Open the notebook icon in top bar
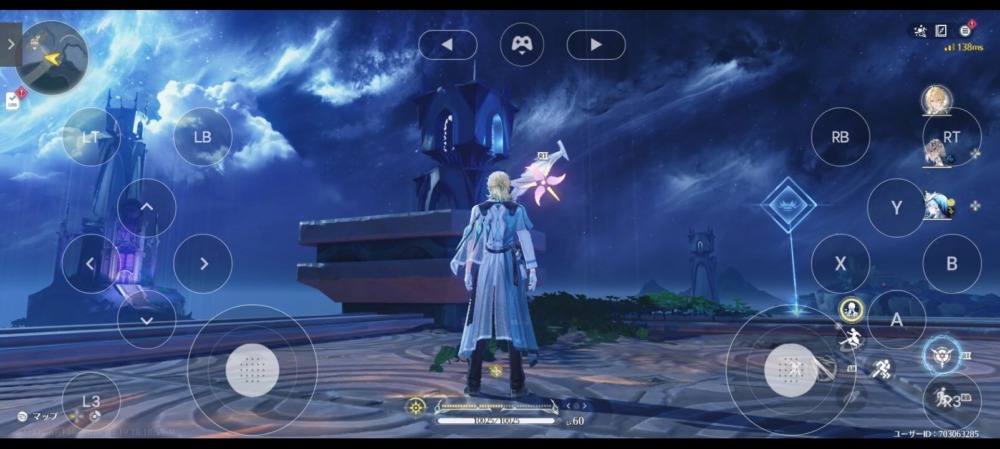 (942, 31)
